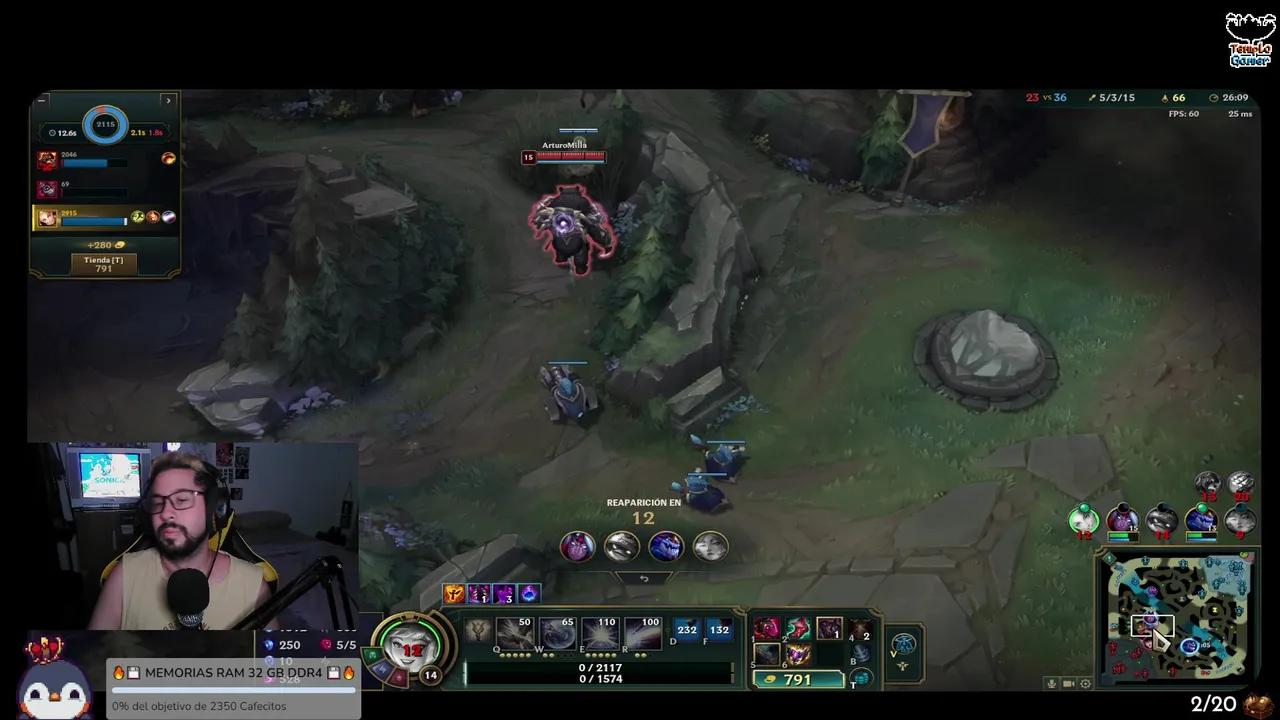Expand the top-left objectives panel via its right arrow

click(x=168, y=99)
